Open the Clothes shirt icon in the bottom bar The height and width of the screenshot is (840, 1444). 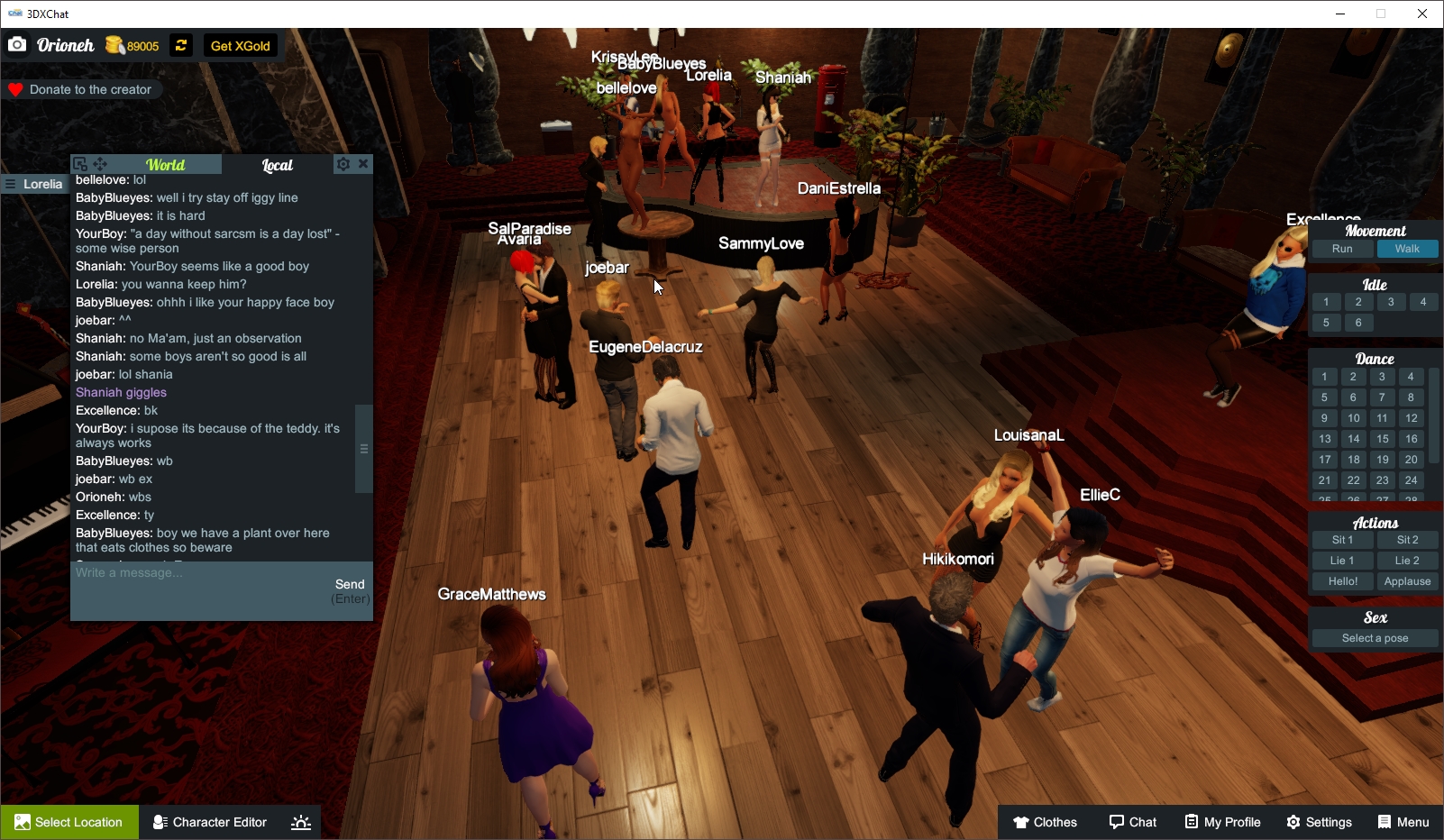click(x=1022, y=822)
